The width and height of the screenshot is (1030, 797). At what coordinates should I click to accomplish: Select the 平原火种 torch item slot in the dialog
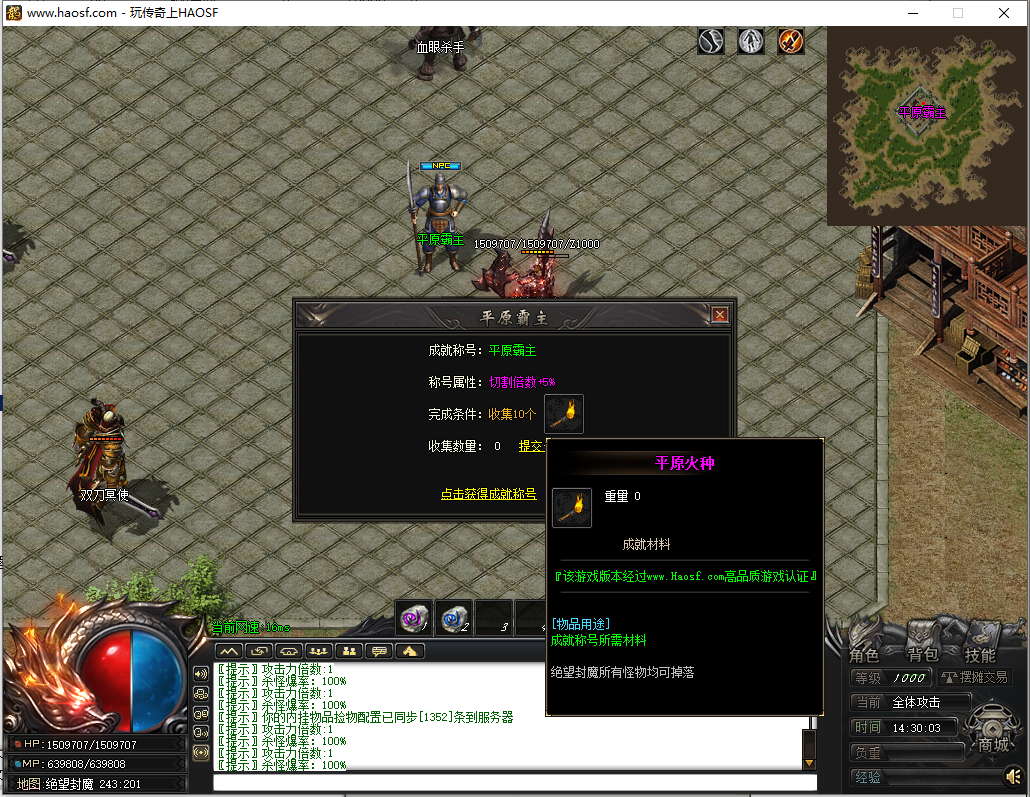click(564, 413)
